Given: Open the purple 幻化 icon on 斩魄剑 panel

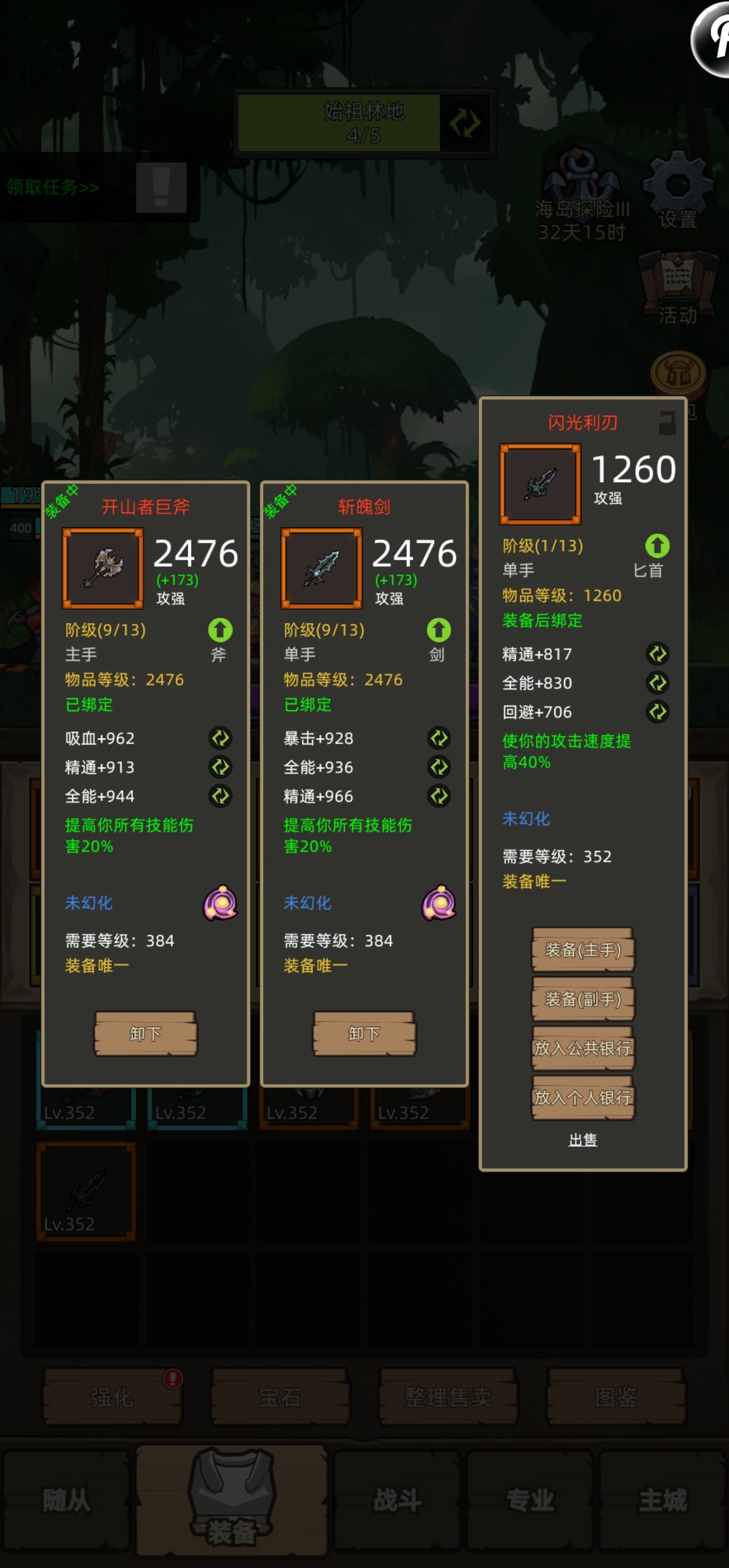Looking at the screenshot, I should point(440,902).
